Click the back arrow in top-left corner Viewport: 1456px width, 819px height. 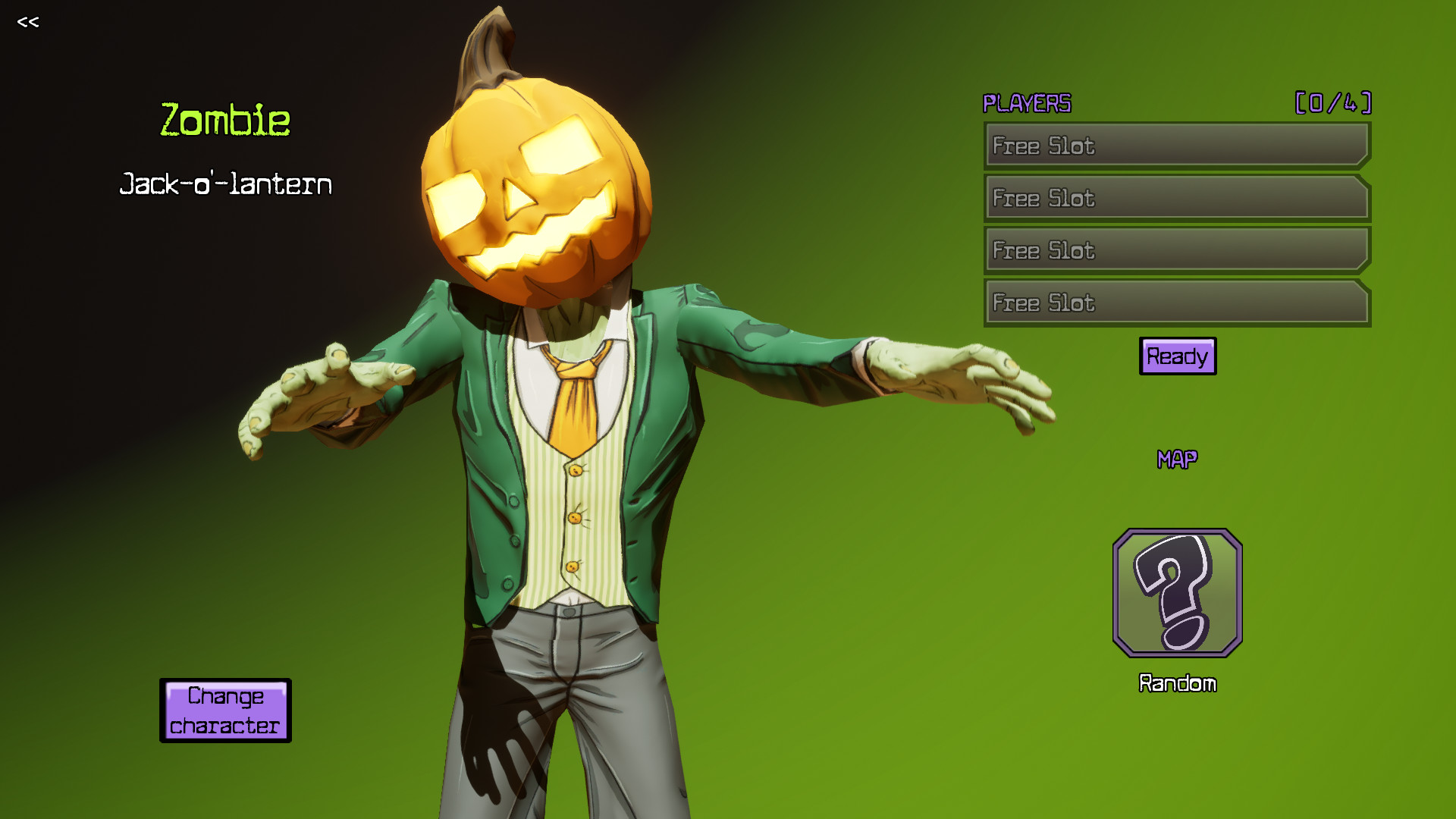(x=29, y=22)
